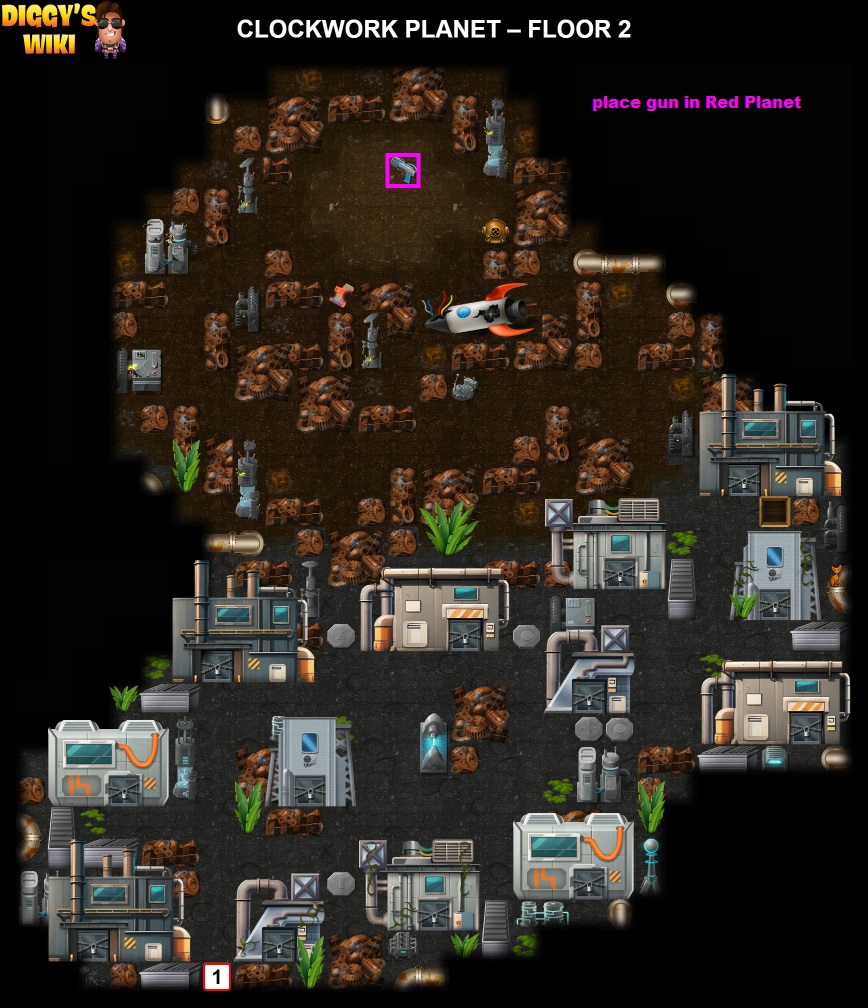Click the magenta-highlighted gun marker
Viewport: 868px width, 1008px height.
pos(403,170)
